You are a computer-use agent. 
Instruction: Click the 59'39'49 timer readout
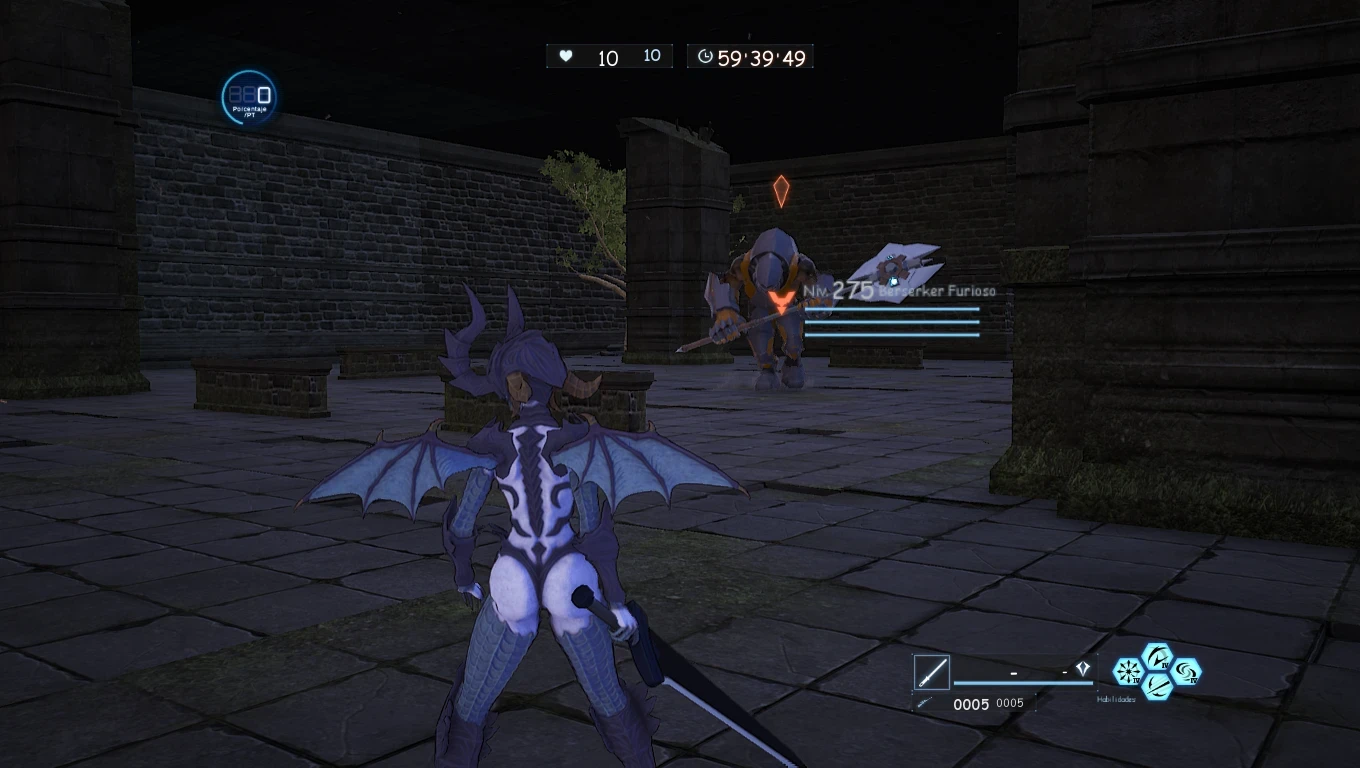tap(760, 56)
